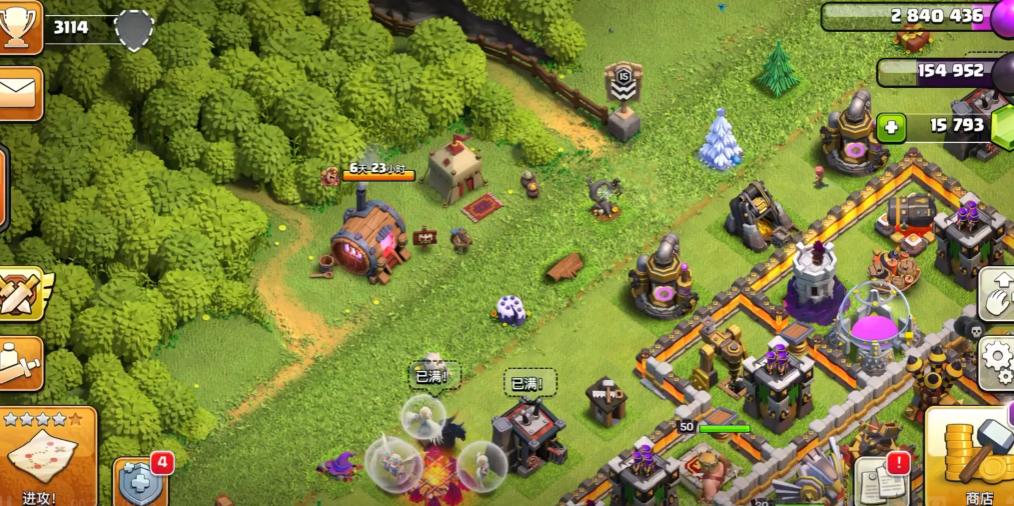The image size is (1014, 506).
Task: Tap the league shield badge
Action: pos(134,30)
